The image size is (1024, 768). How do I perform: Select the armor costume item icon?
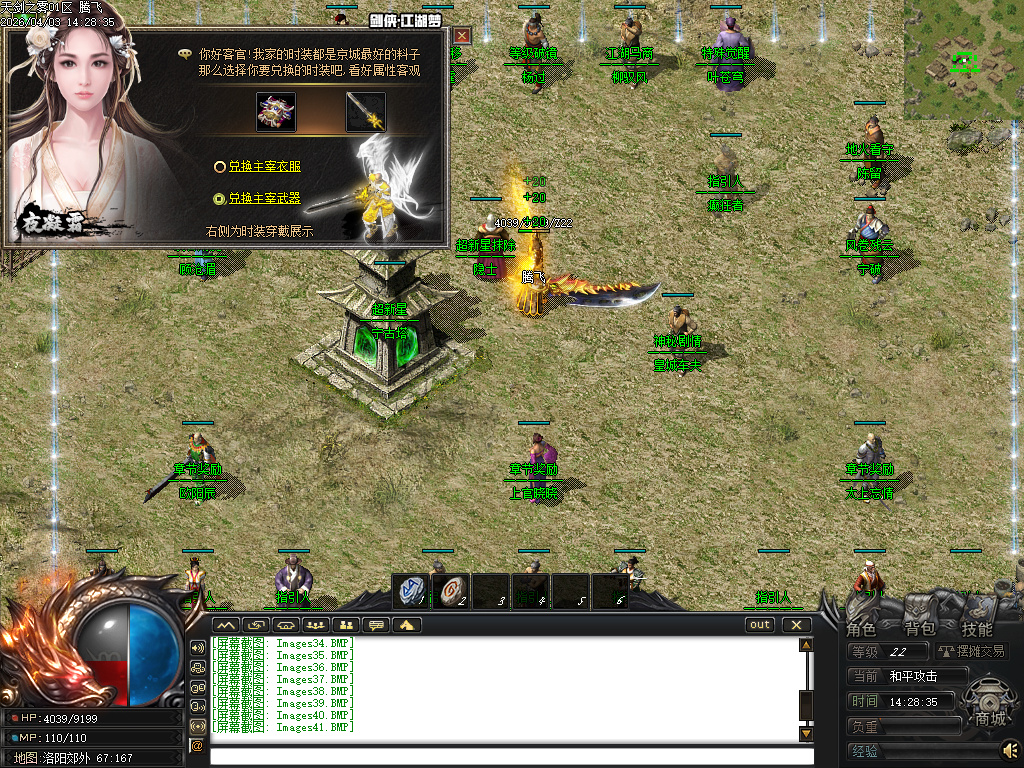click(x=276, y=112)
